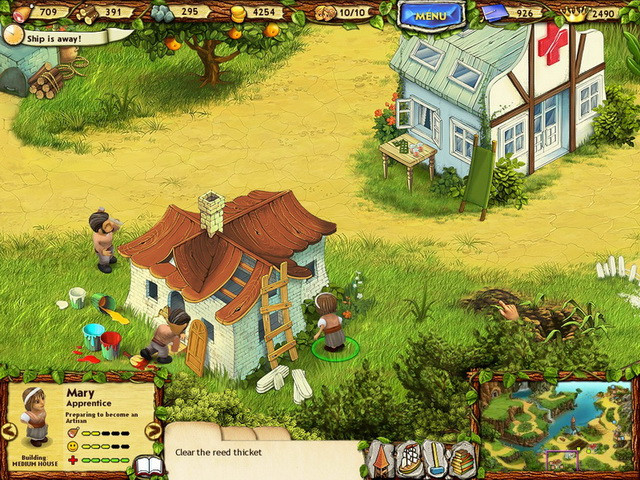Choose the hammer tool stone icon
The height and width of the screenshot is (480, 640).
[436, 459]
